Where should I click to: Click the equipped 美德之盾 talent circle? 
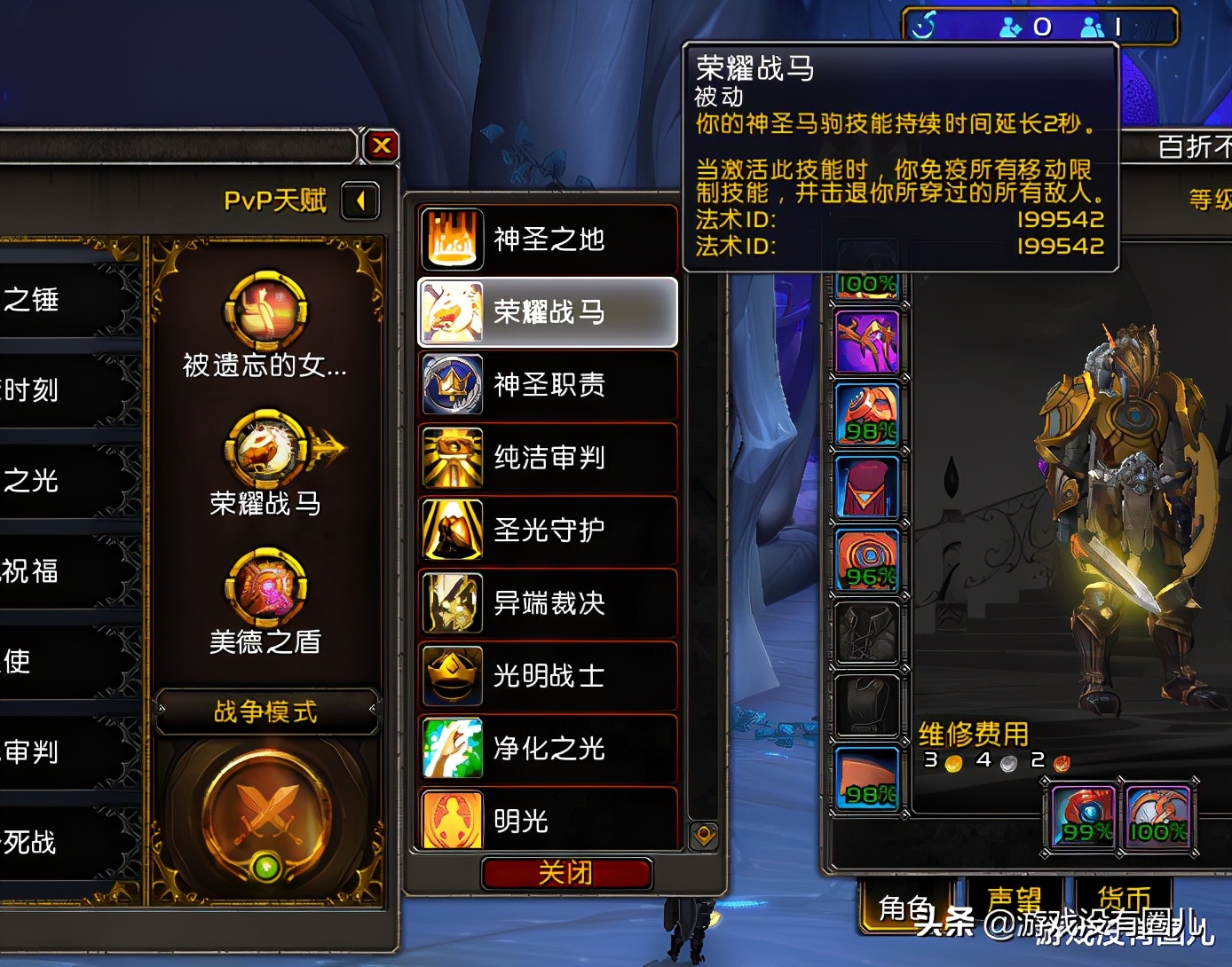coord(265,590)
